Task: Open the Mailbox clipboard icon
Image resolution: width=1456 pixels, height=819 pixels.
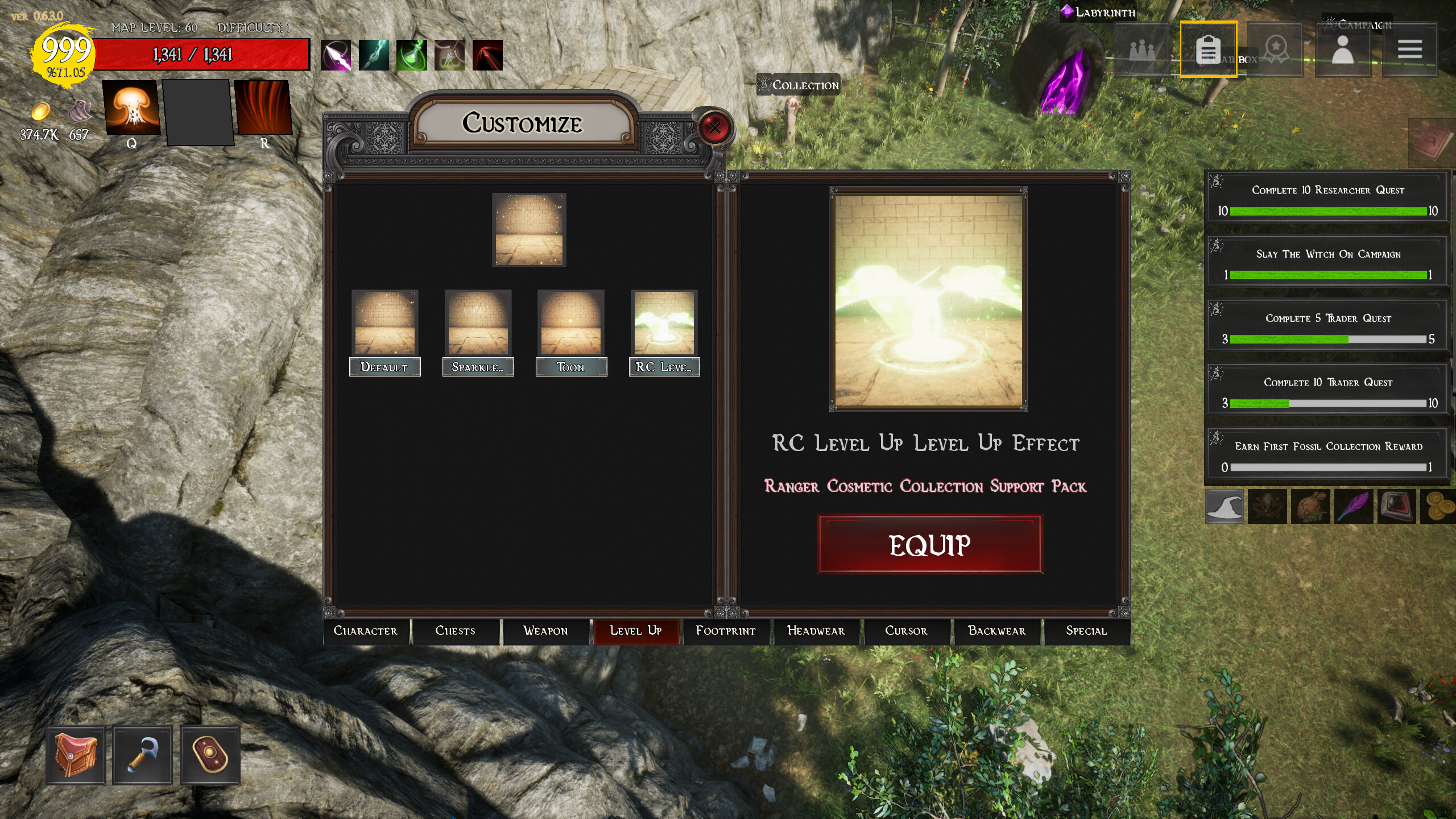Action: pos(1208,50)
